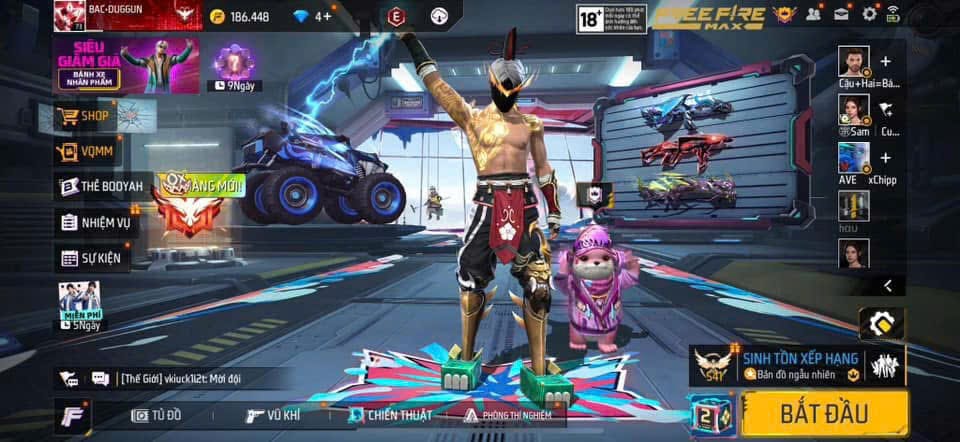Open the settings gear icon

click(x=869, y=14)
